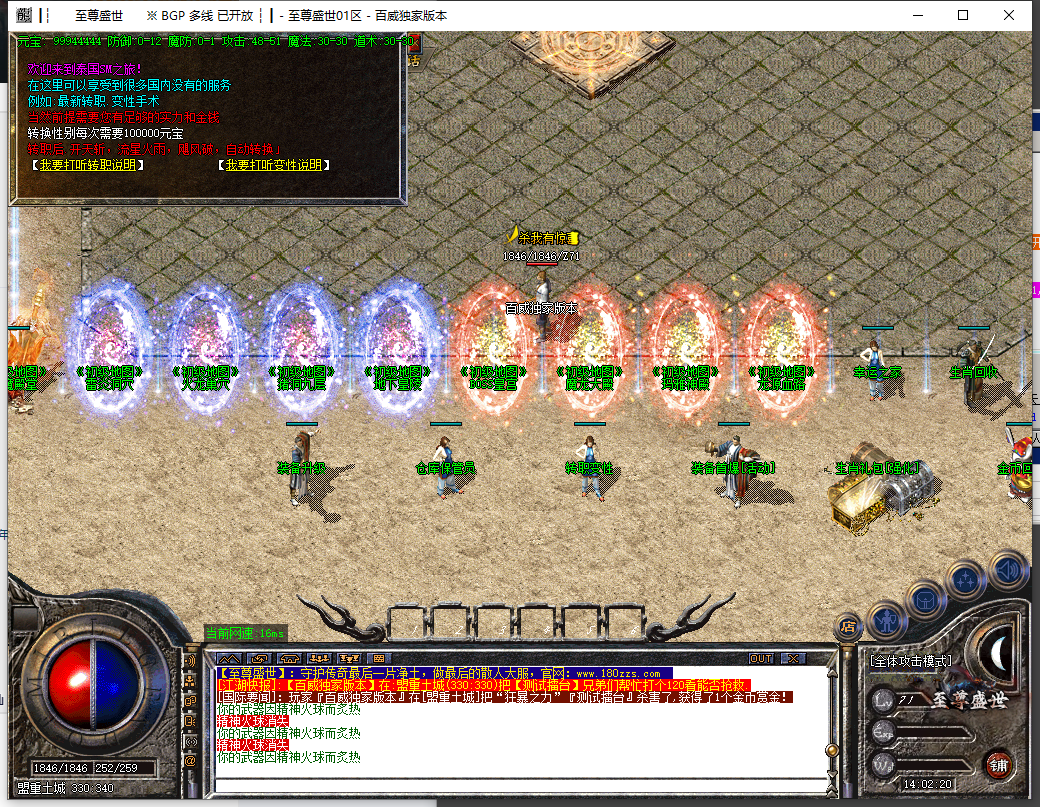Open the red 铺 stall button
Viewport: 1040px width, 807px height.
(997, 763)
